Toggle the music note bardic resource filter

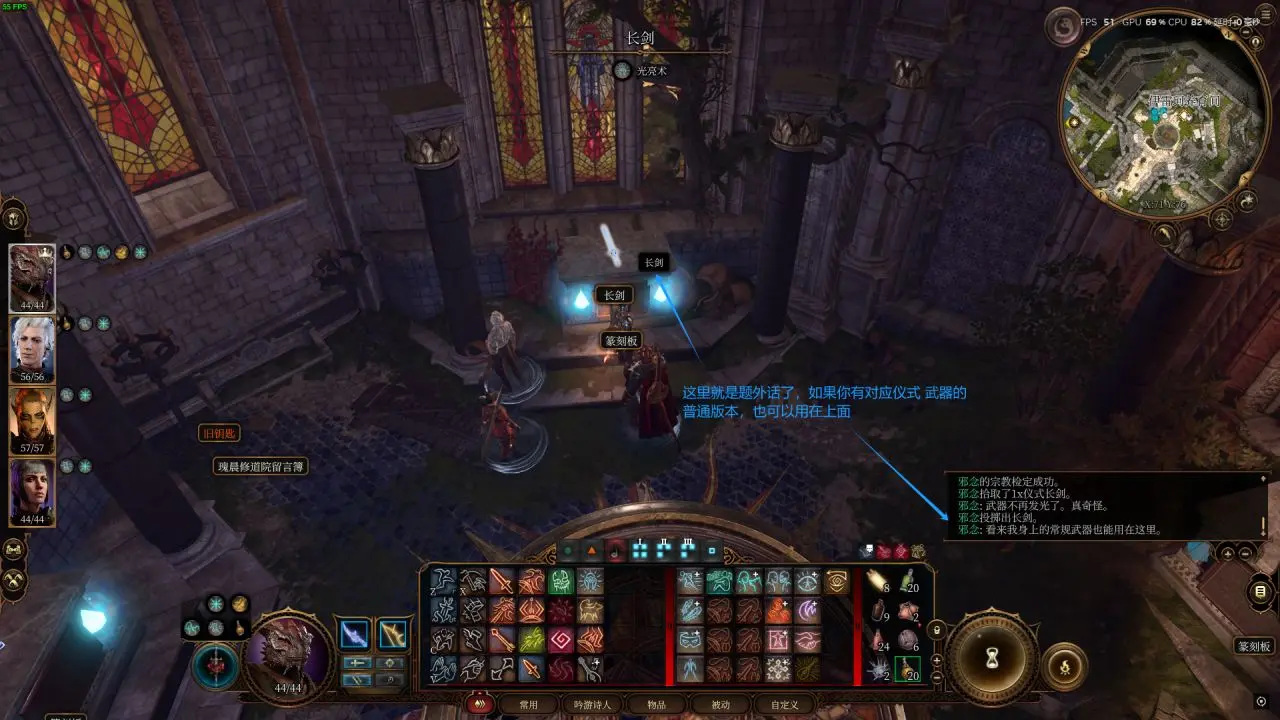coord(614,550)
